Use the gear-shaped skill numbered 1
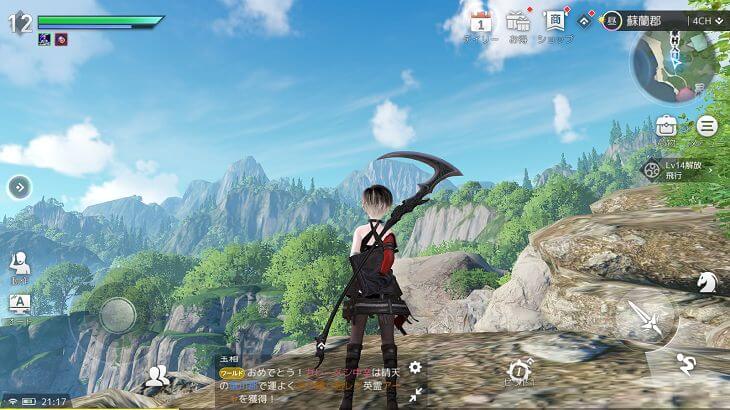 (518, 371)
